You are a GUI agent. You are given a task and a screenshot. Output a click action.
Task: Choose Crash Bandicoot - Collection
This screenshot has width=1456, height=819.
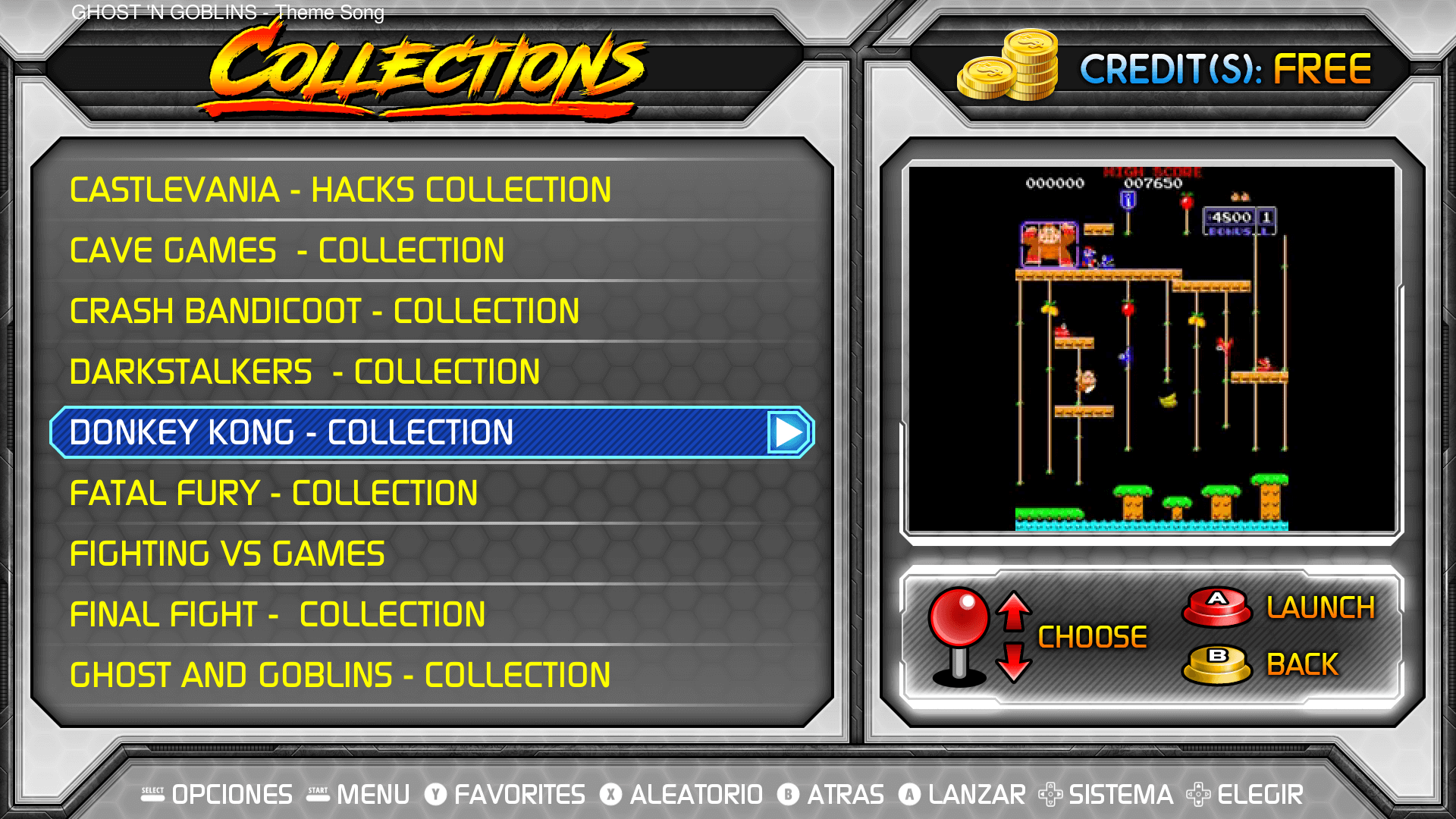click(325, 311)
